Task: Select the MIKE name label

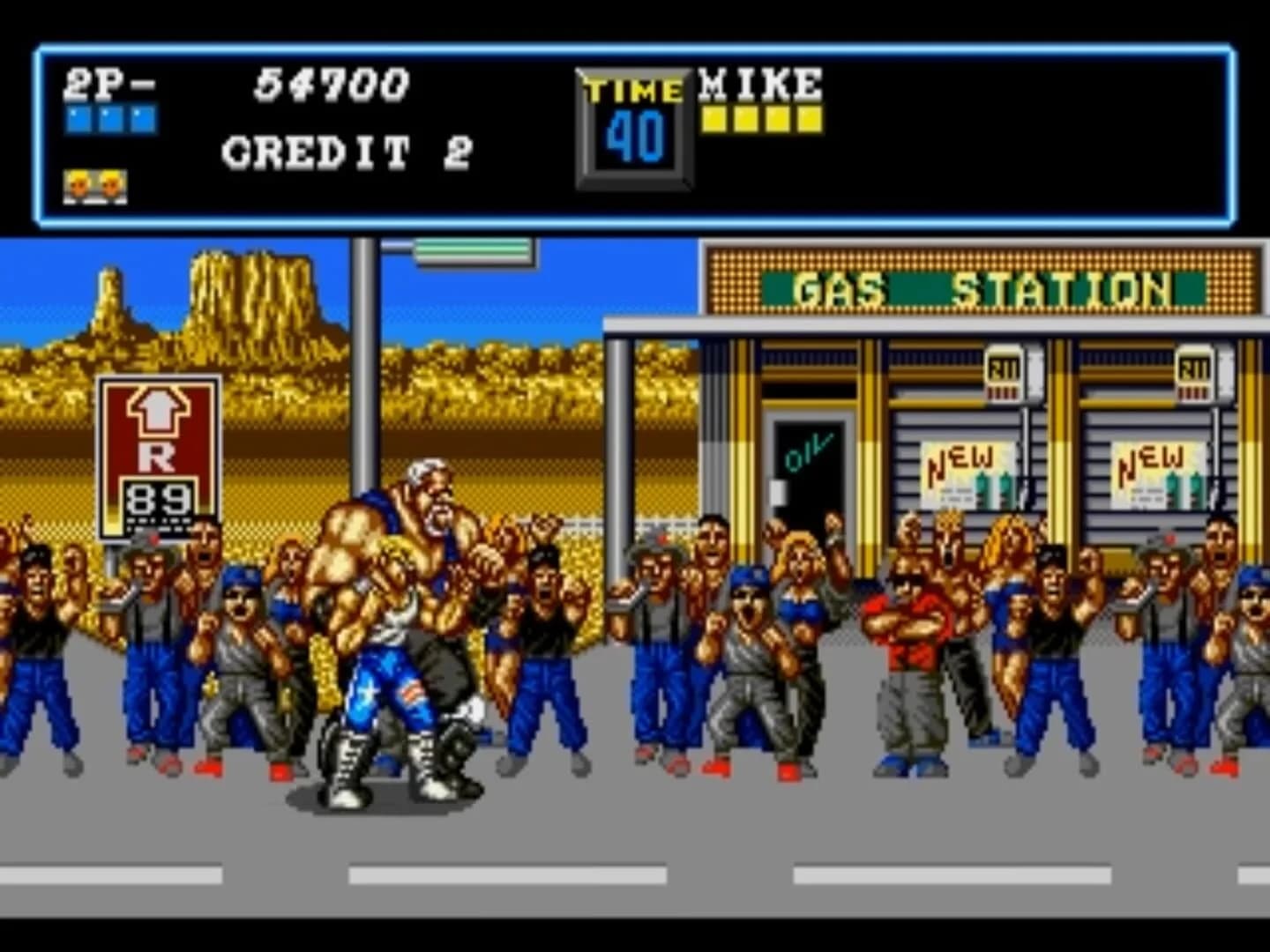Action: (758, 84)
